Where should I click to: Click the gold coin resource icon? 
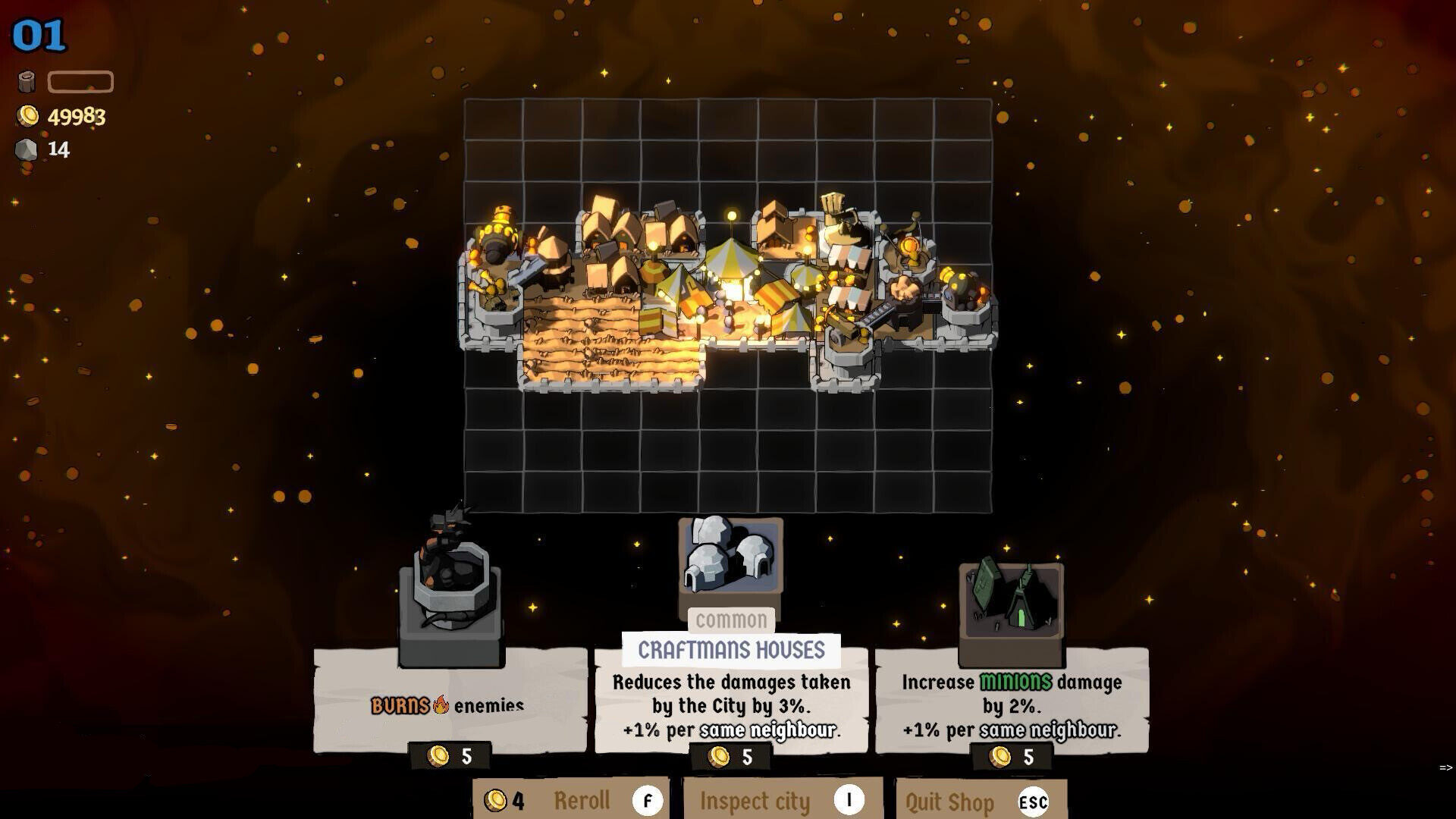(28, 116)
